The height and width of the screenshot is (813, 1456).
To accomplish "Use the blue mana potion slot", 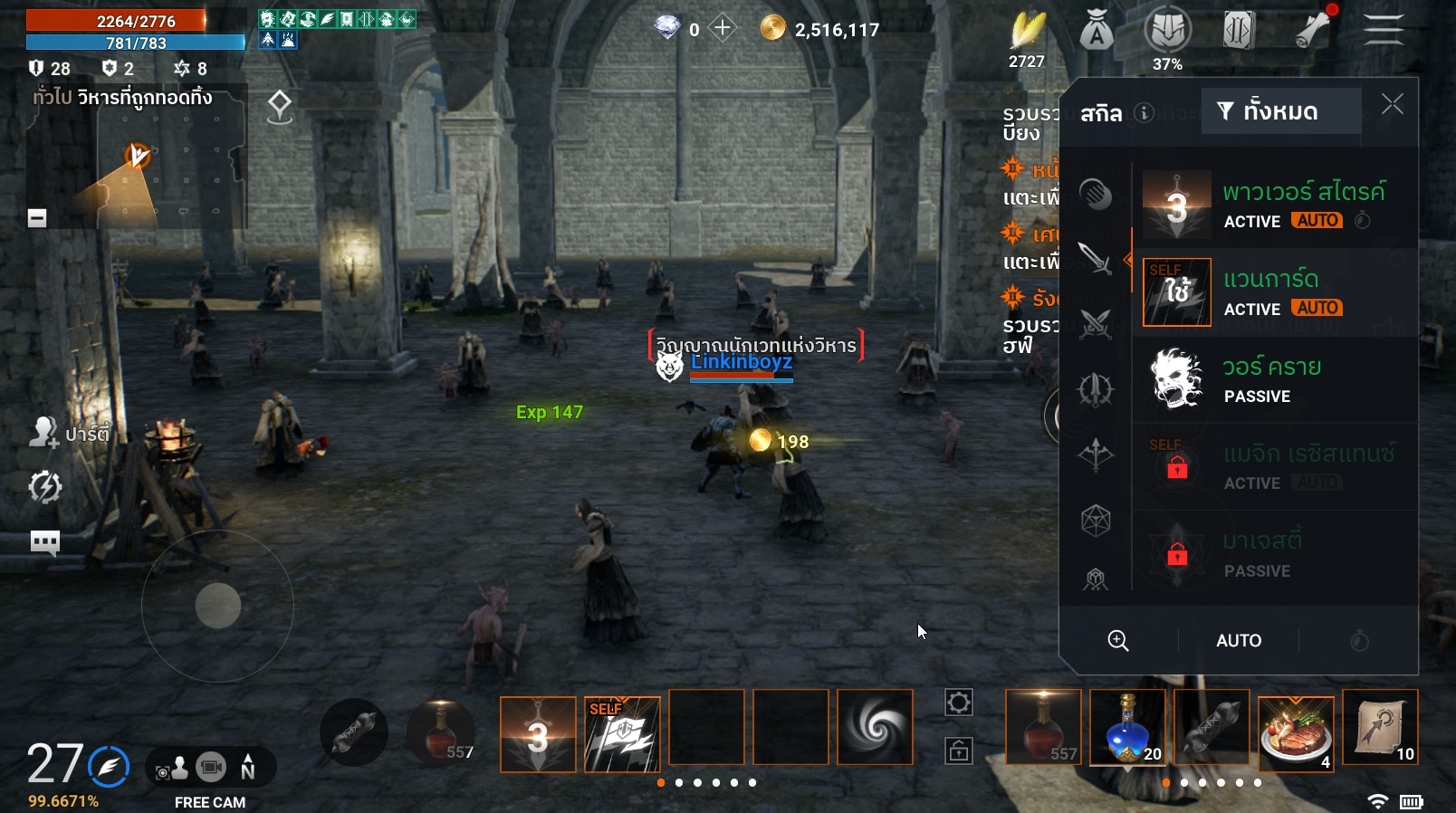I will pos(1127,728).
